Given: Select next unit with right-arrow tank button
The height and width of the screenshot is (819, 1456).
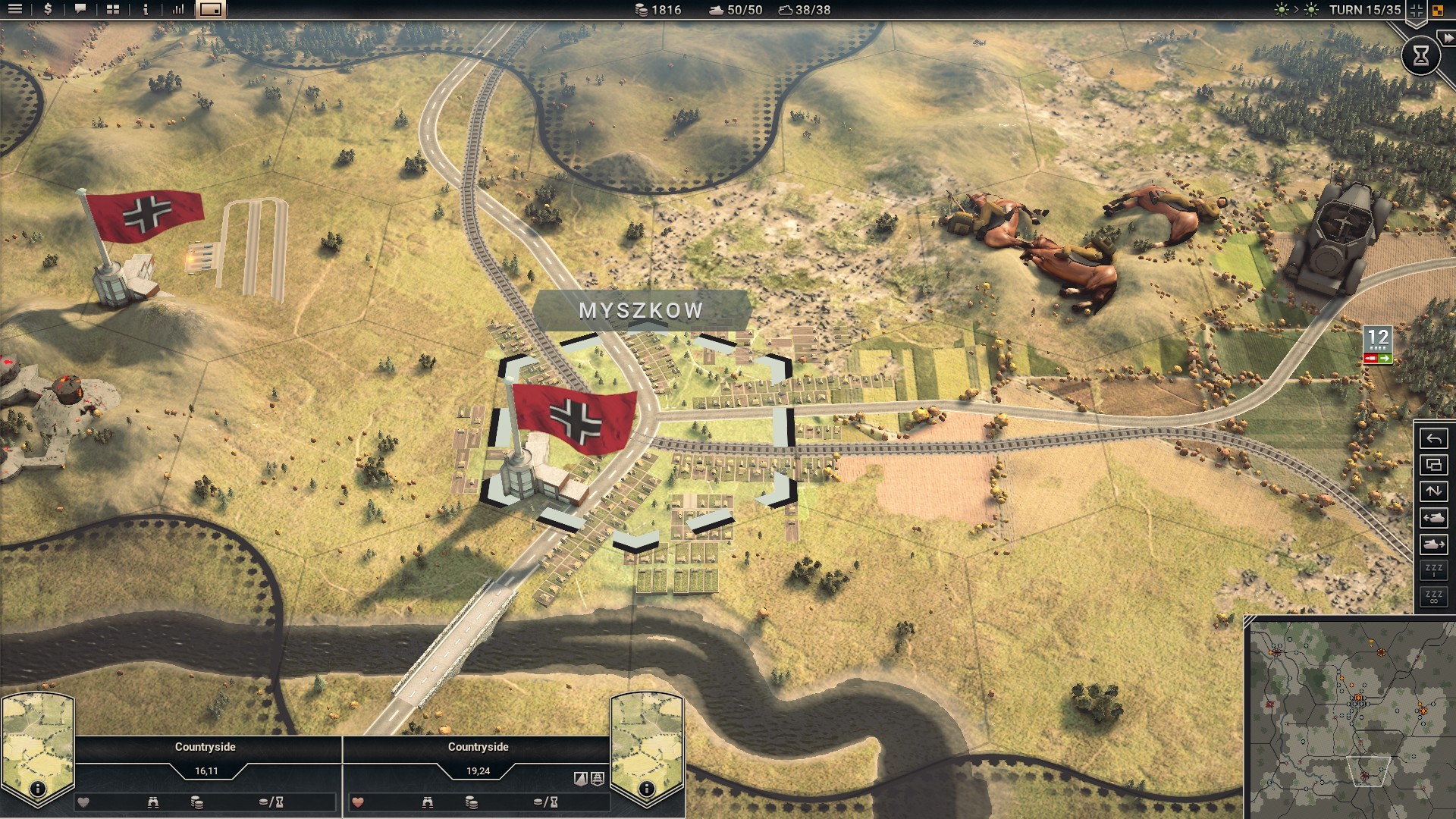Looking at the screenshot, I should coord(1433,544).
